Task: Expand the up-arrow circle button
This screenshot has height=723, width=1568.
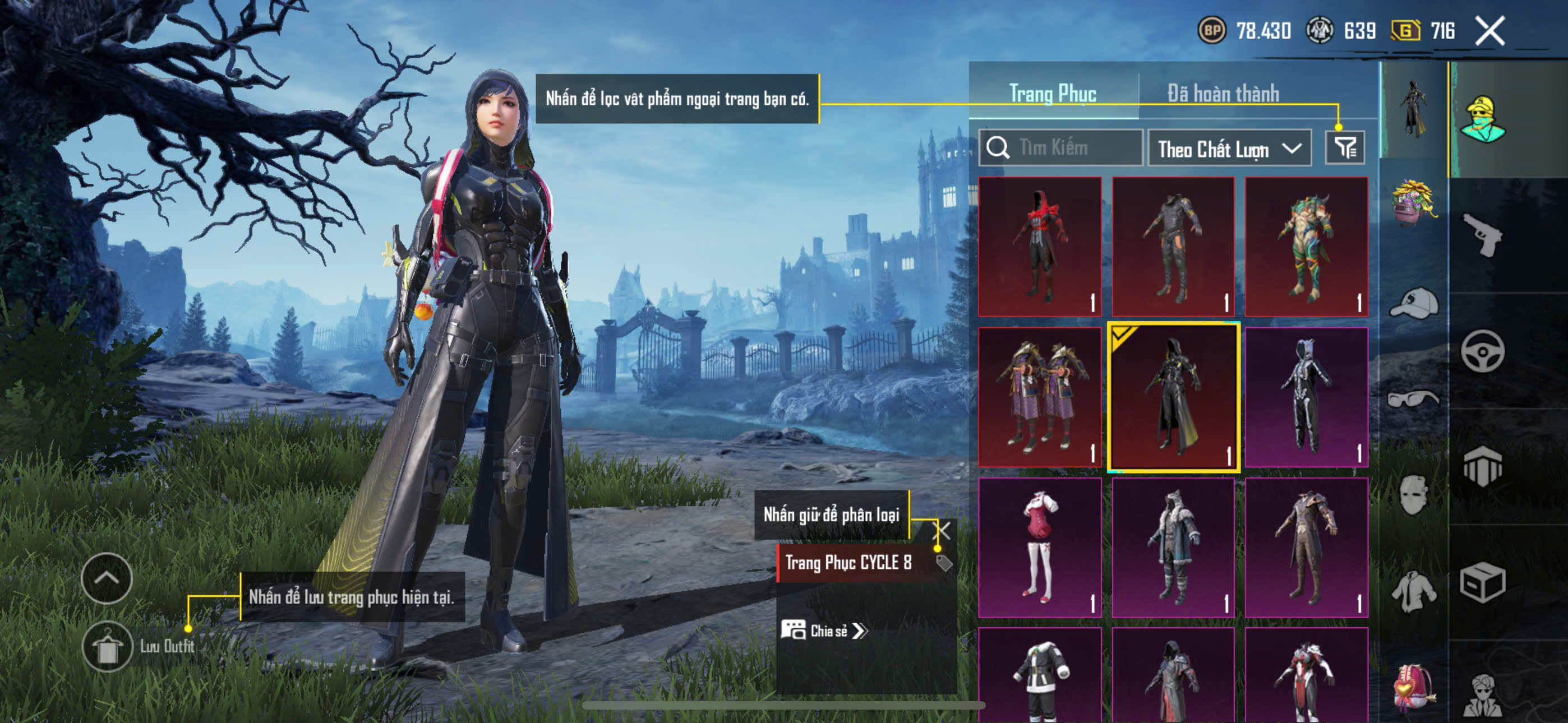Action: click(x=107, y=578)
